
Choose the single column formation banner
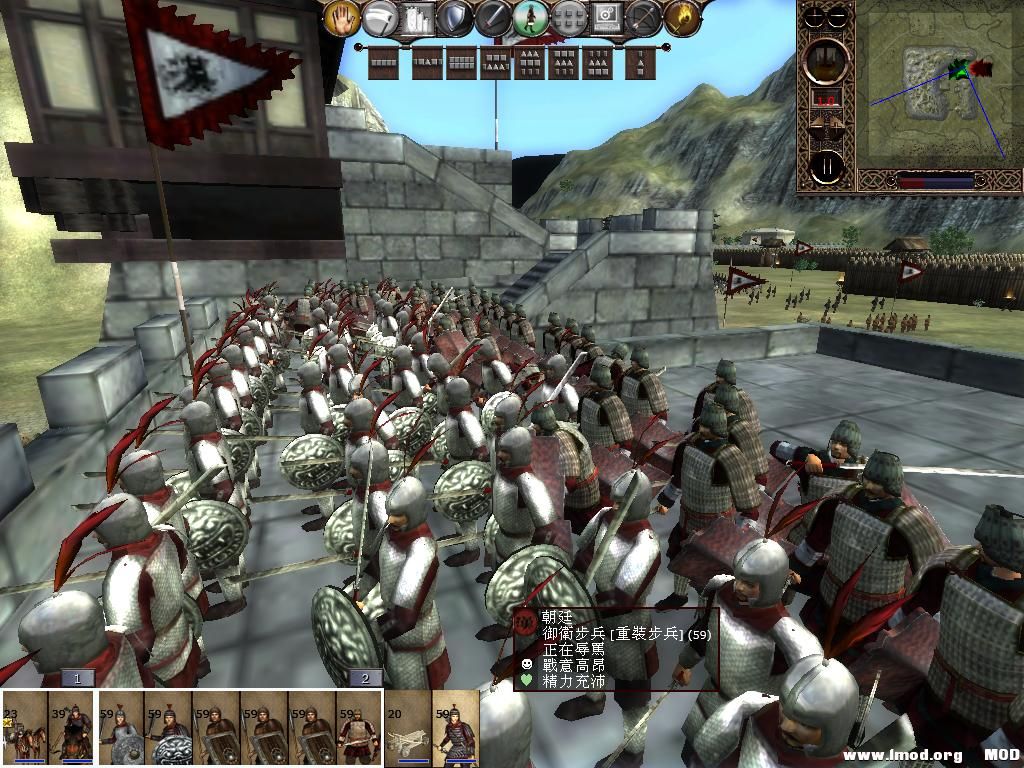(641, 63)
